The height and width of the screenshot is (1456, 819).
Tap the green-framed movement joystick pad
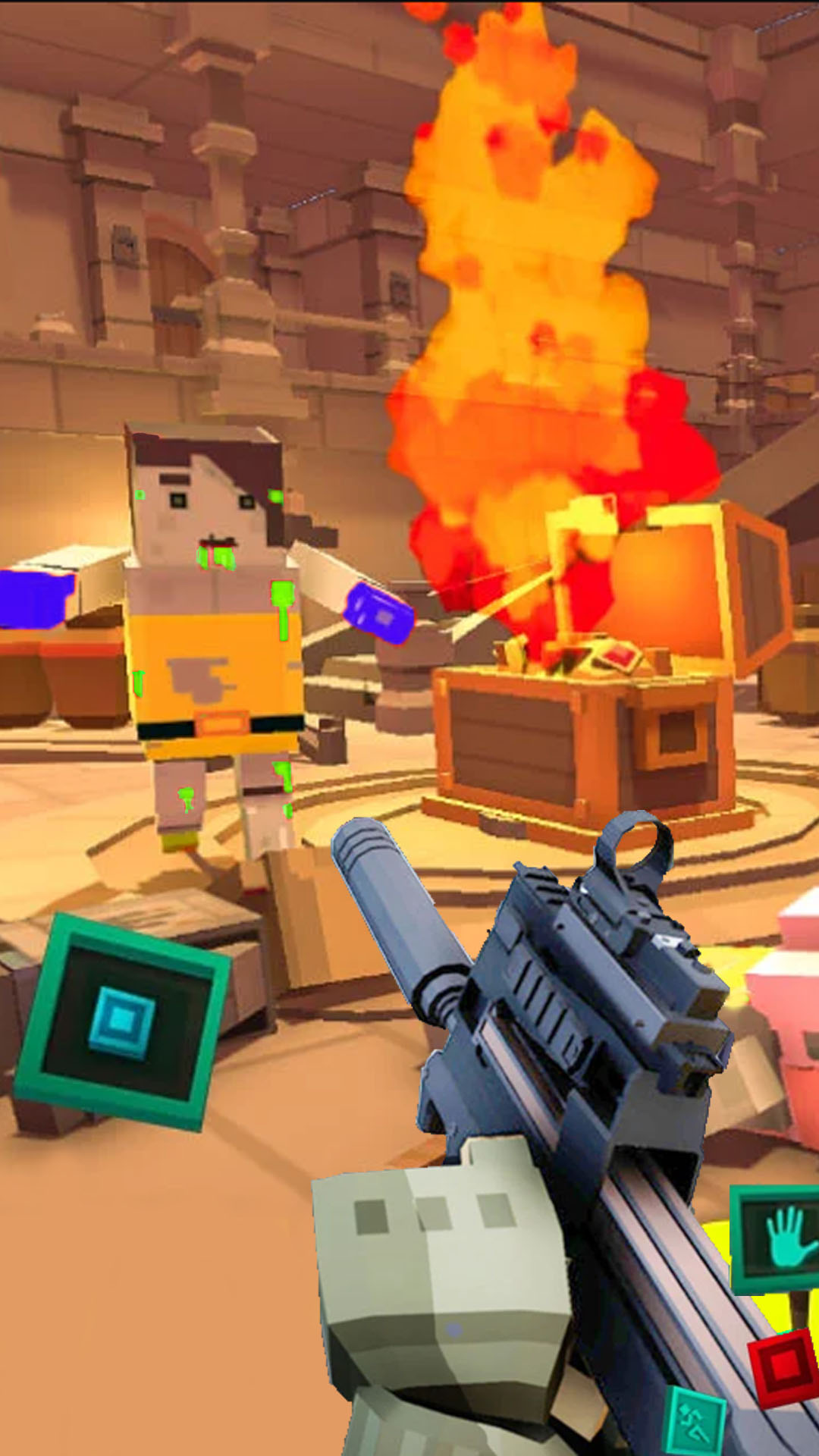coord(121,1020)
